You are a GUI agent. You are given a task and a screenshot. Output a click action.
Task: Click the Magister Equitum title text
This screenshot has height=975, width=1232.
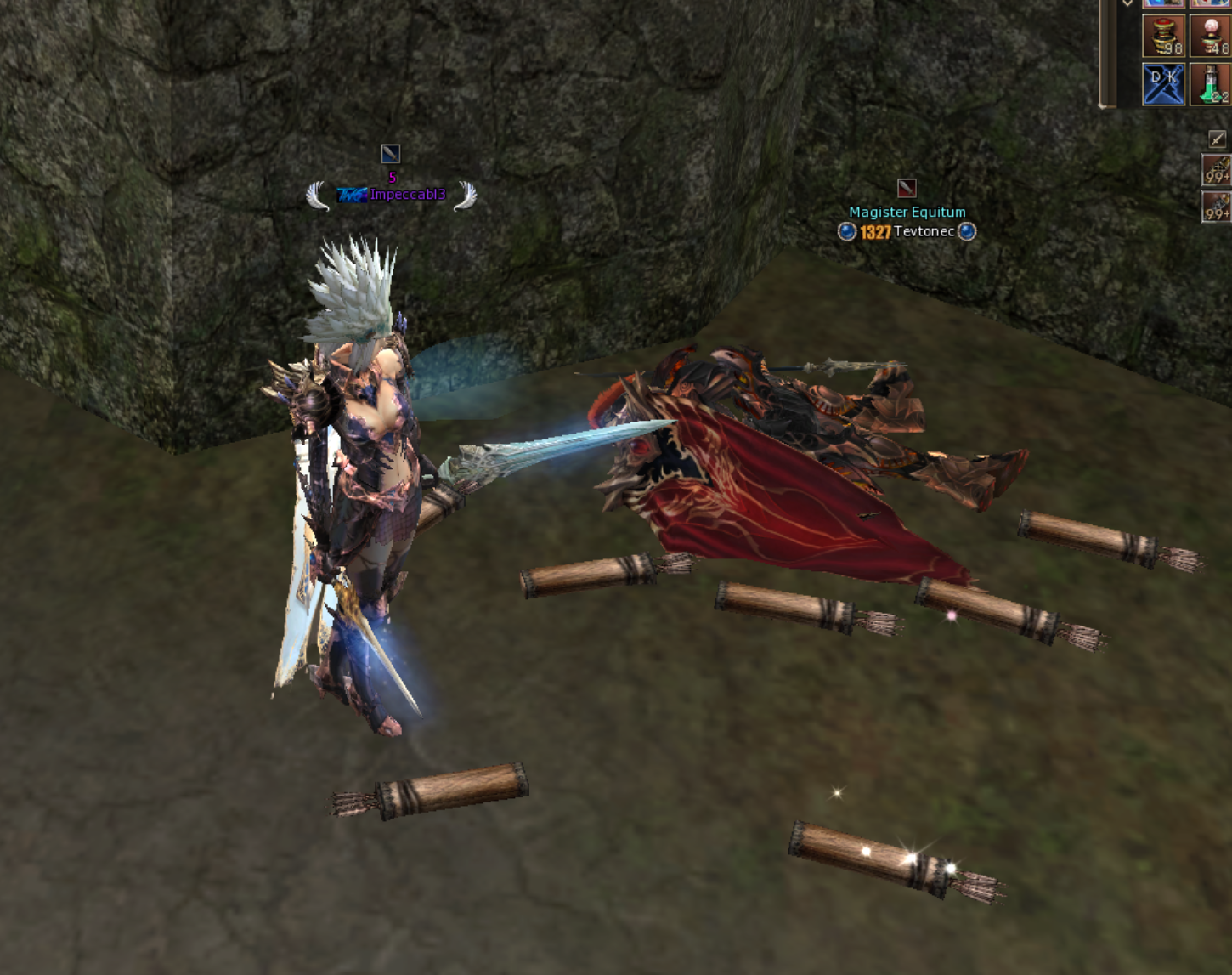[907, 212]
